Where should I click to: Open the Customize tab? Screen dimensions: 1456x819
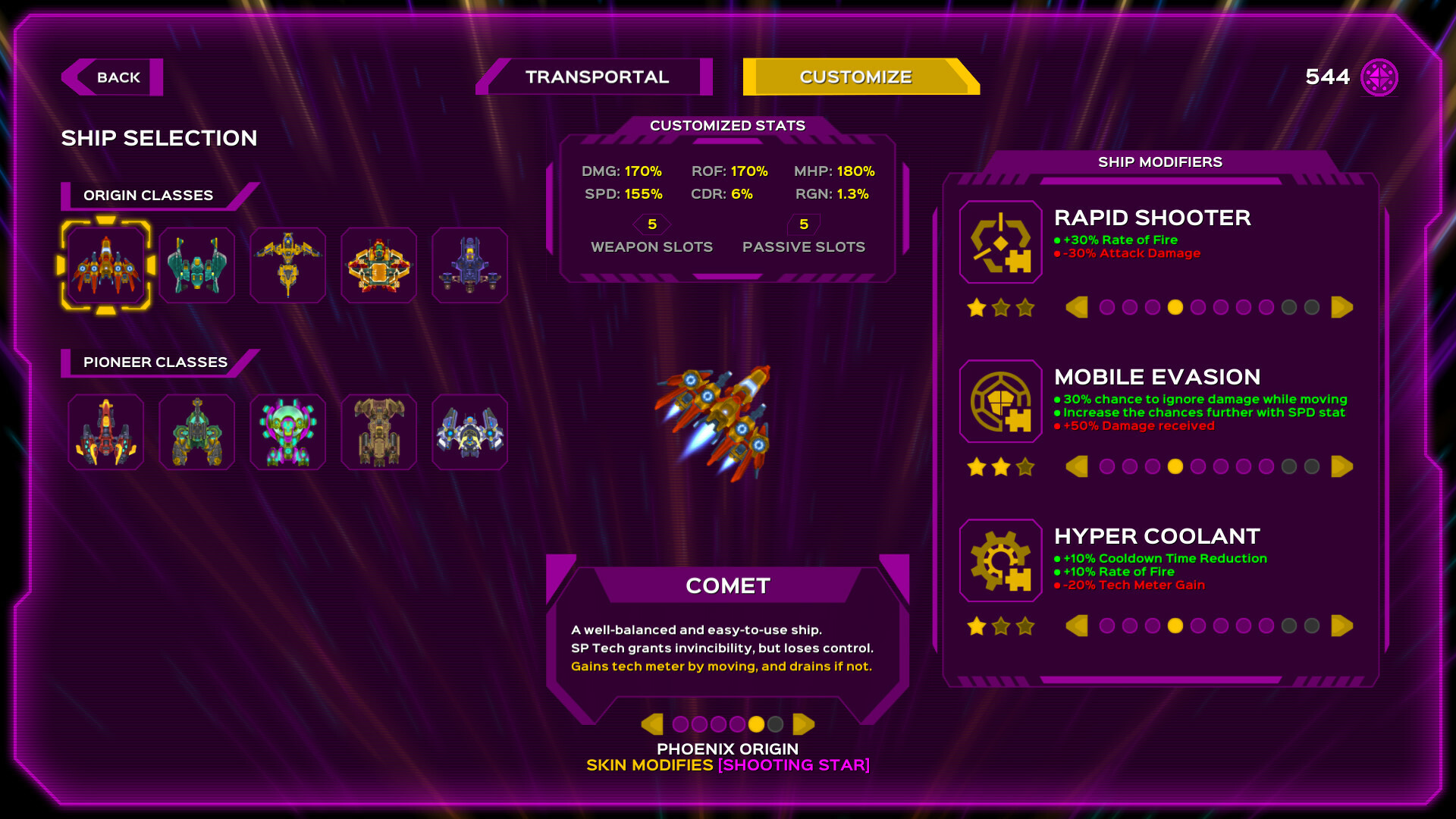[x=855, y=77]
